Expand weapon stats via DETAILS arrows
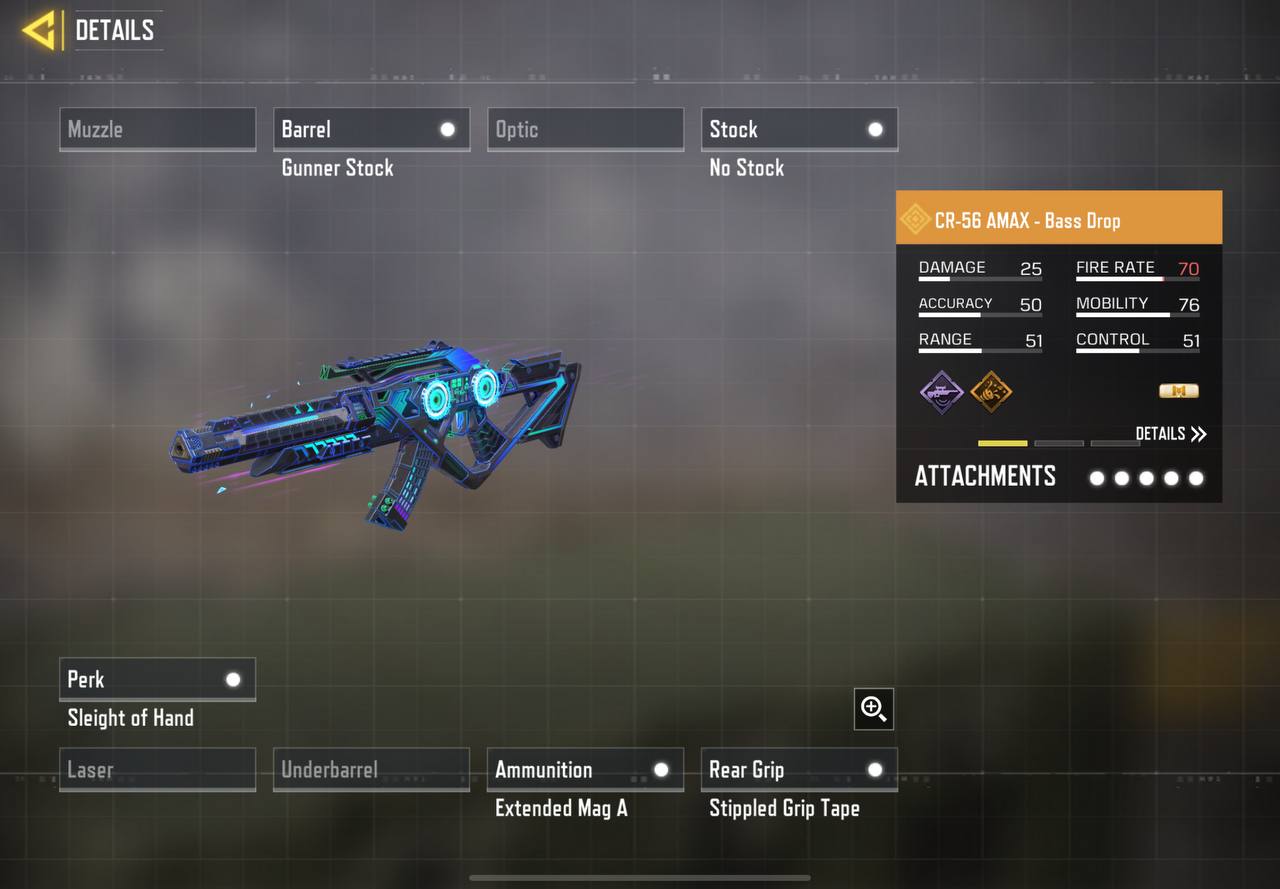This screenshot has height=889, width=1280. (x=1171, y=433)
